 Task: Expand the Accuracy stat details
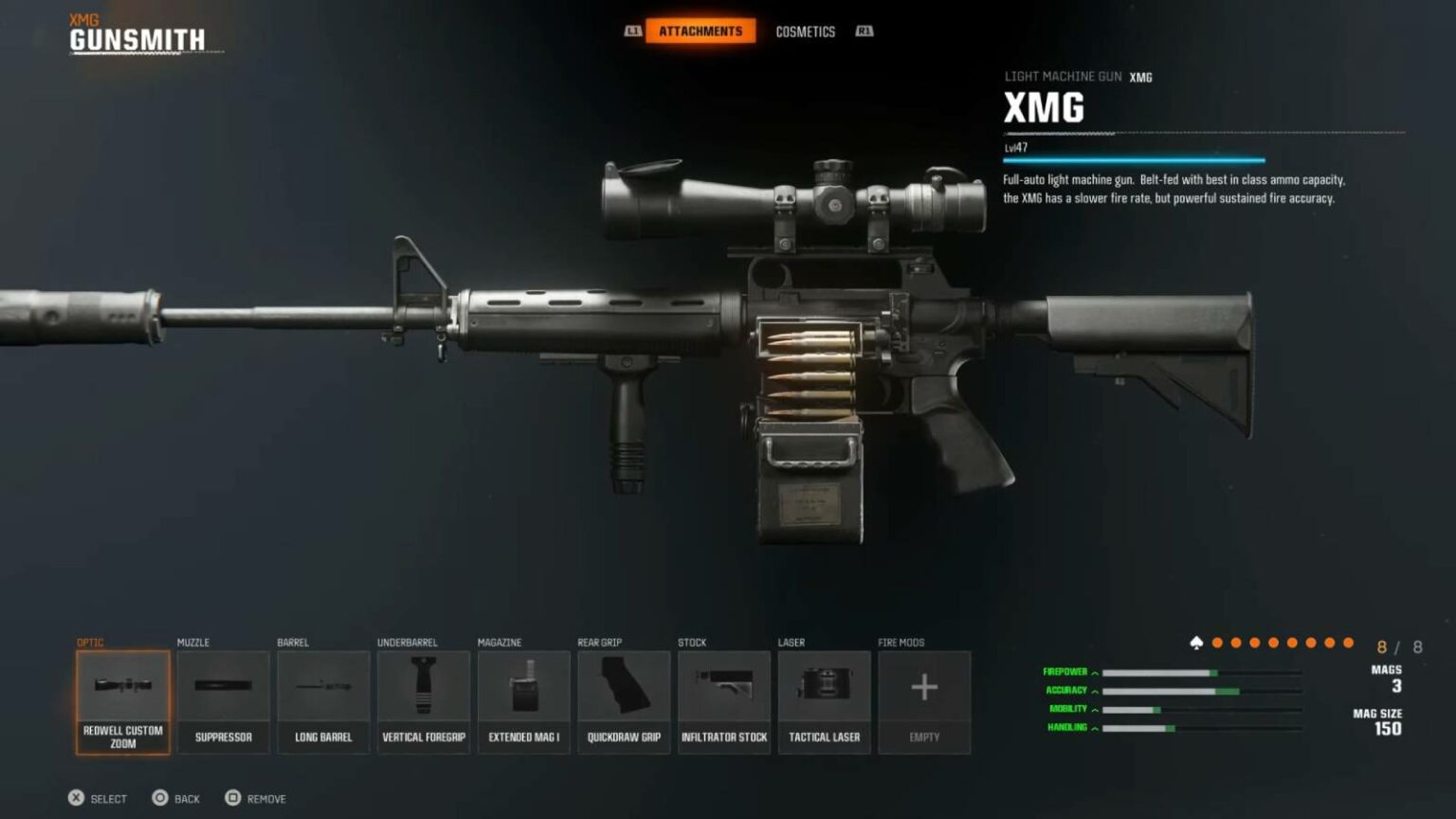coord(1094,689)
